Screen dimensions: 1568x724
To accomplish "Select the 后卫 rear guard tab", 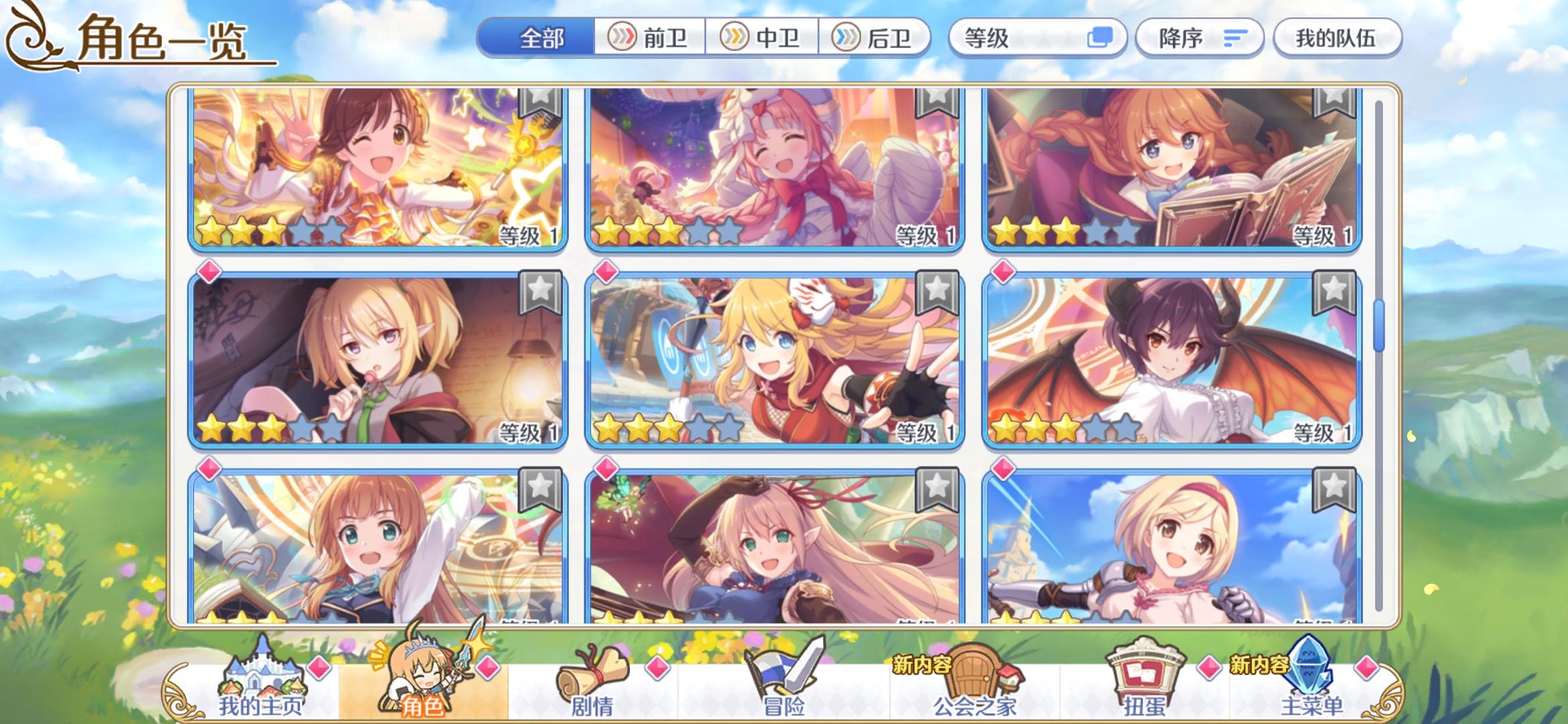I will click(878, 38).
